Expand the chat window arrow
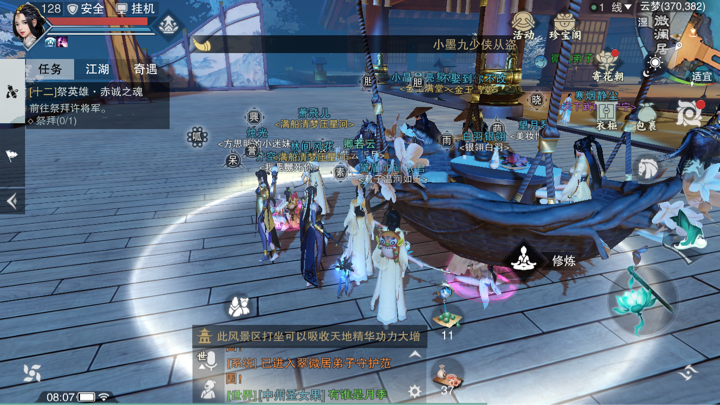The height and width of the screenshot is (405, 720). (415, 355)
